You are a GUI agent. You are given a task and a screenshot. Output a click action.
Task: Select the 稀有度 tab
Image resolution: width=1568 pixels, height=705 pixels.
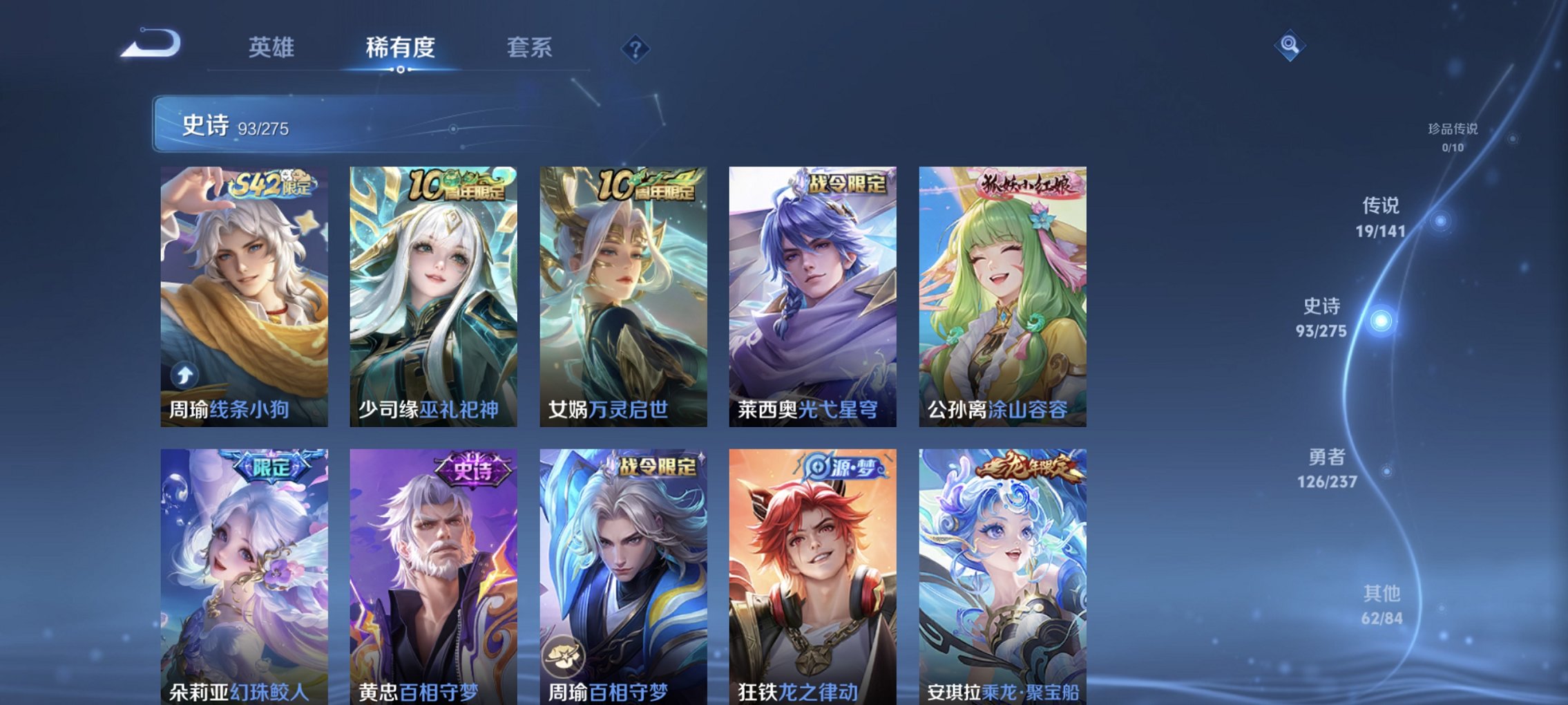[401, 47]
